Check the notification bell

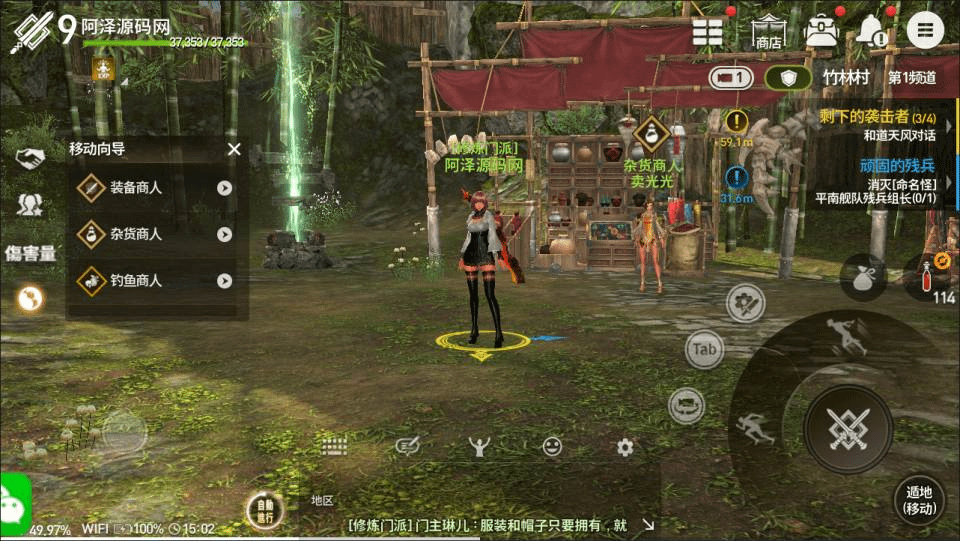click(873, 31)
